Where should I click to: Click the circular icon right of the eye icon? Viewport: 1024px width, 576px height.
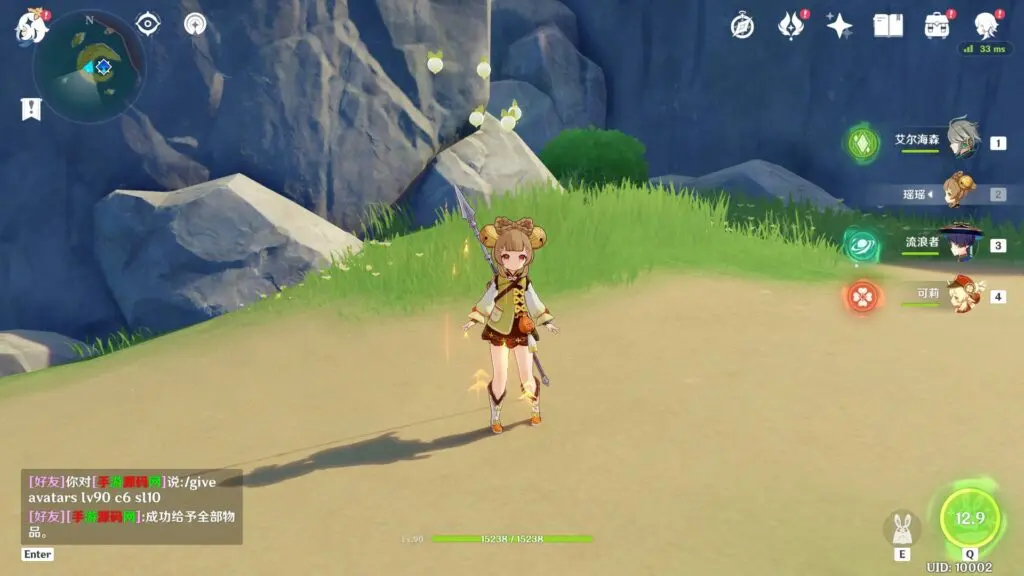195,23
